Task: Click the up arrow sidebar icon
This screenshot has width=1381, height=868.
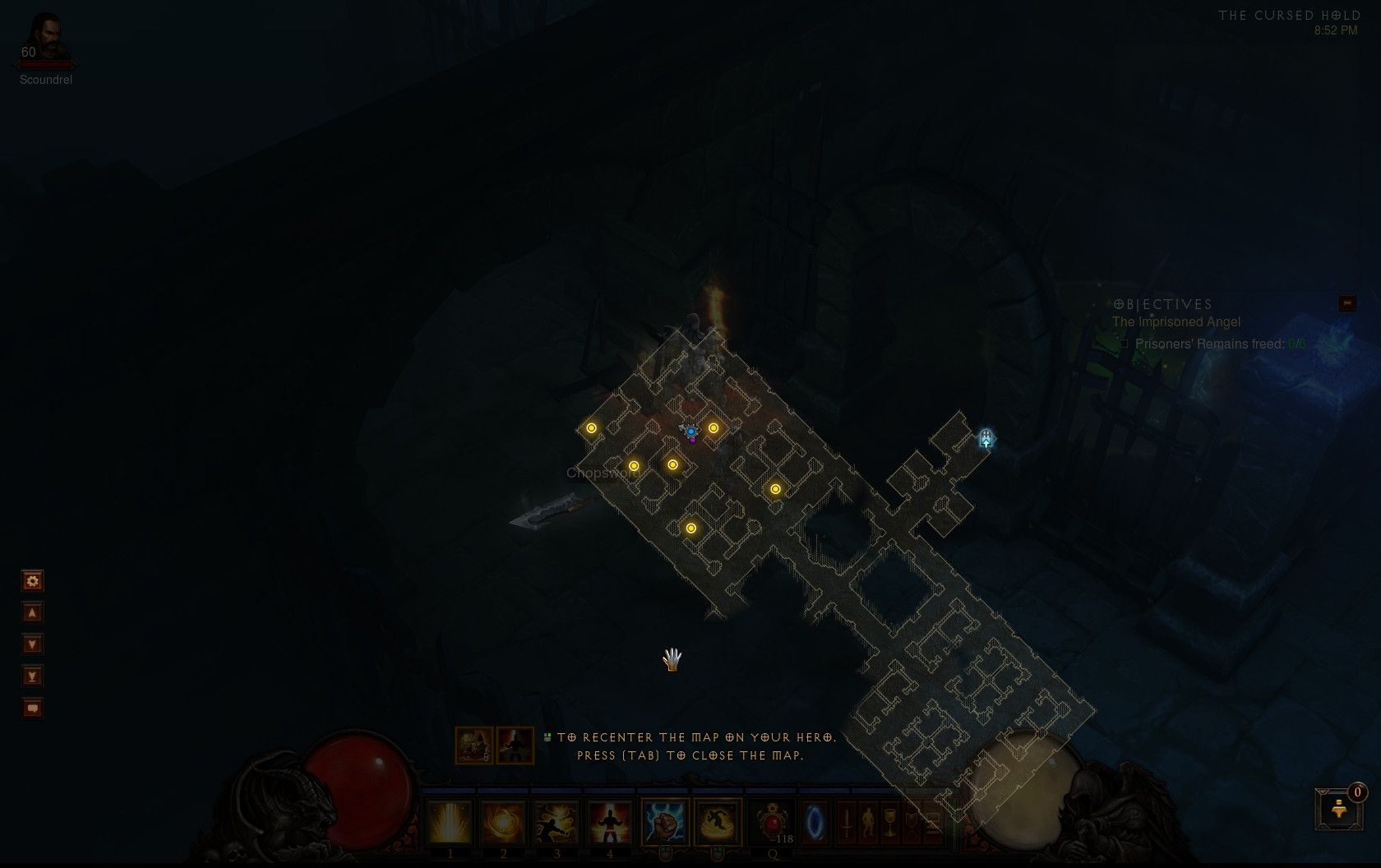Action: click(31, 612)
